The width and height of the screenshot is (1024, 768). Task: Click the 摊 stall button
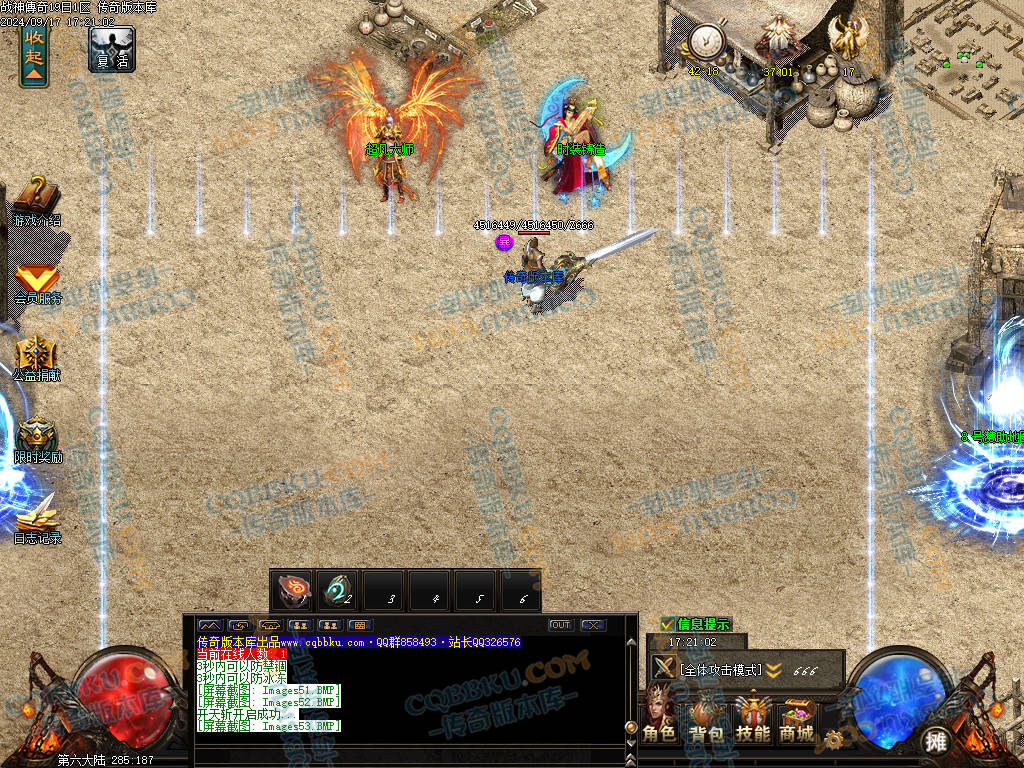click(935, 741)
